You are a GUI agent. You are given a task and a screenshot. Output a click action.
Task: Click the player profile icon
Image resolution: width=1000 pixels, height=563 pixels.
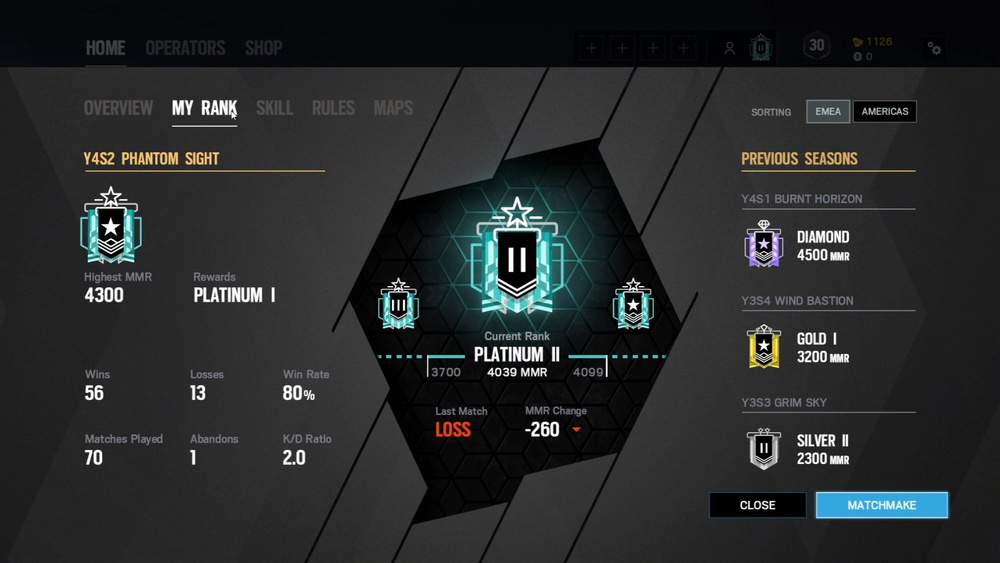pos(730,48)
